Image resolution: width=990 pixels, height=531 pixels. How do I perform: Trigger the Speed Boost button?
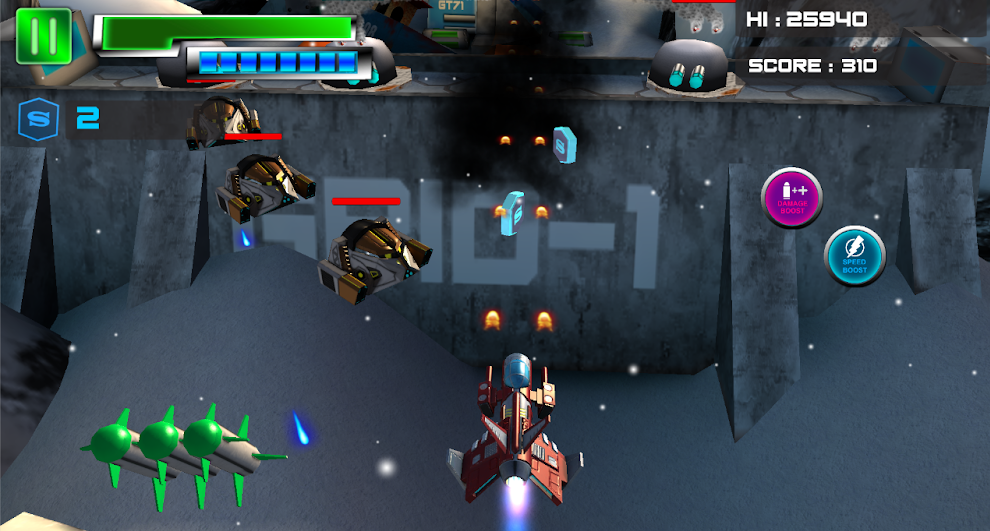854,257
